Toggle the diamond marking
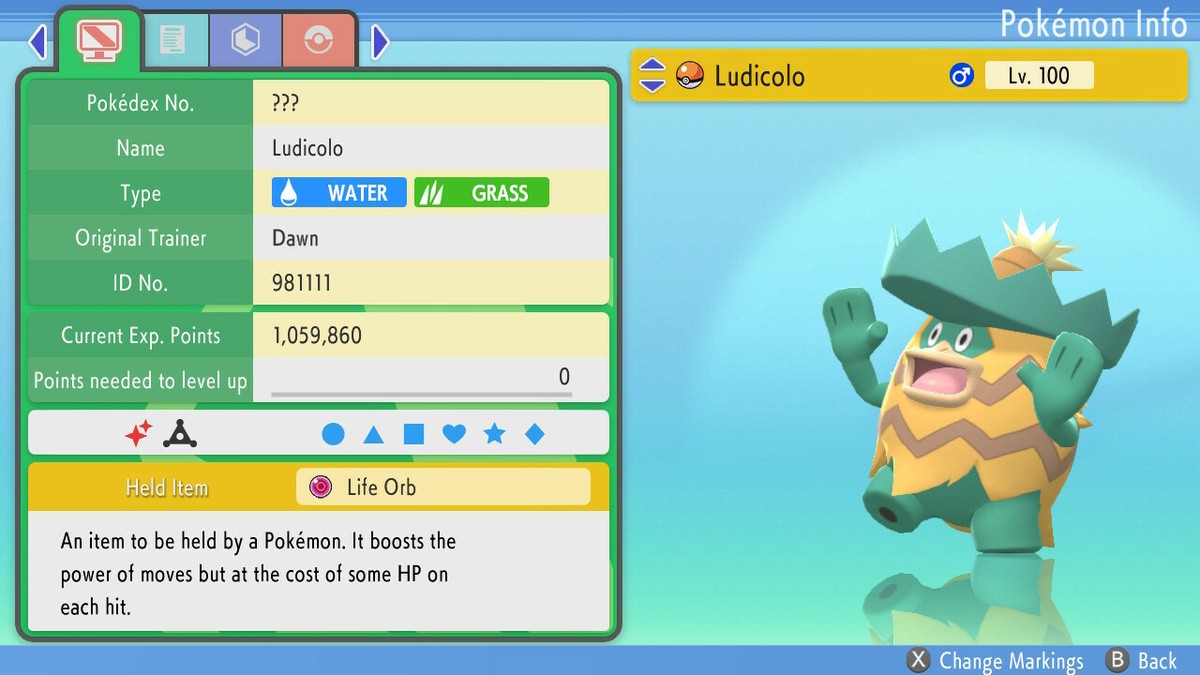 tap(535, 434)
